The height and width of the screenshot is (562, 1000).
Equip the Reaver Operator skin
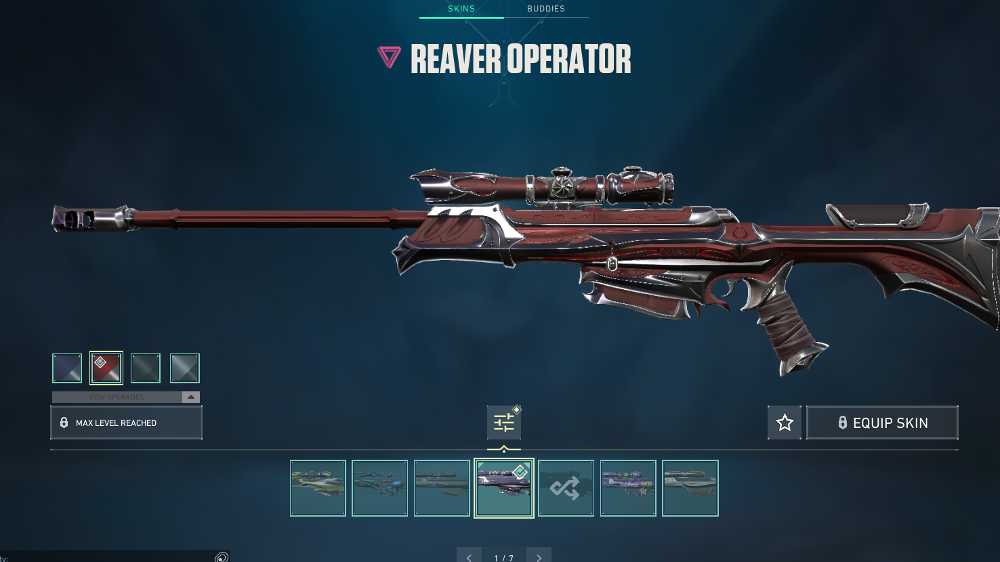point(882,423)
